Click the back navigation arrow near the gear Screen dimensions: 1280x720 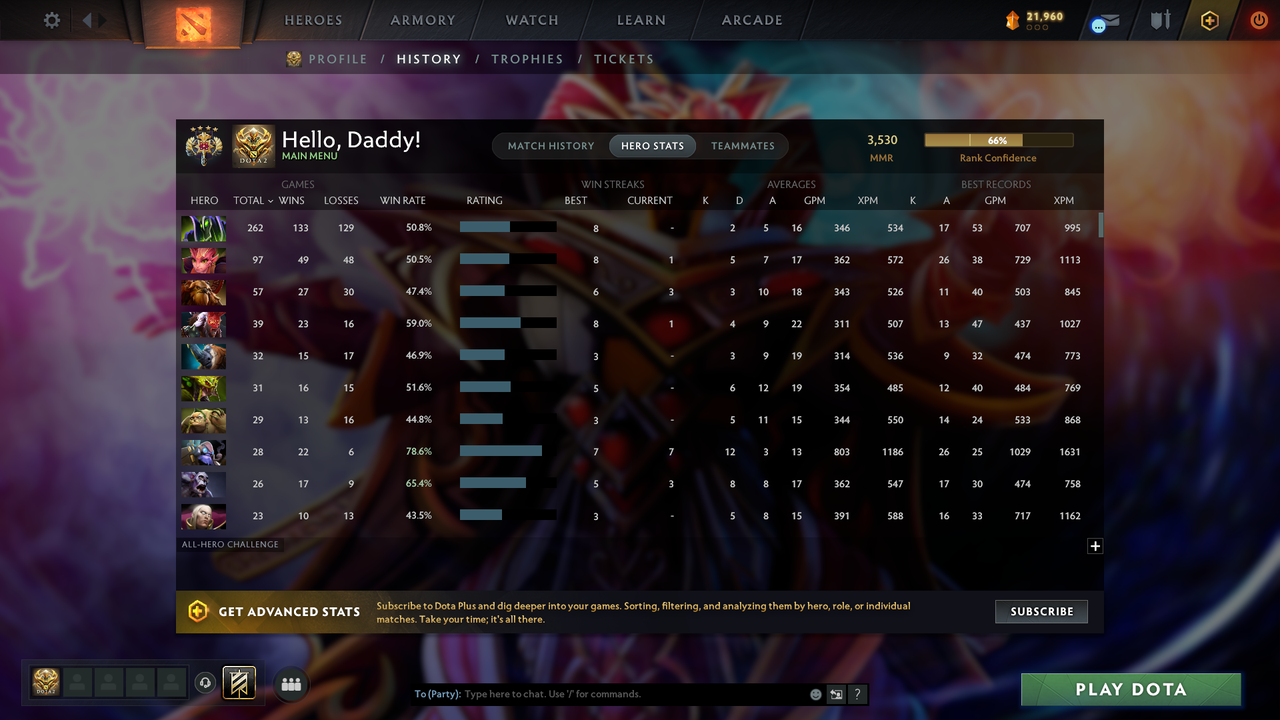click(88, 19)
